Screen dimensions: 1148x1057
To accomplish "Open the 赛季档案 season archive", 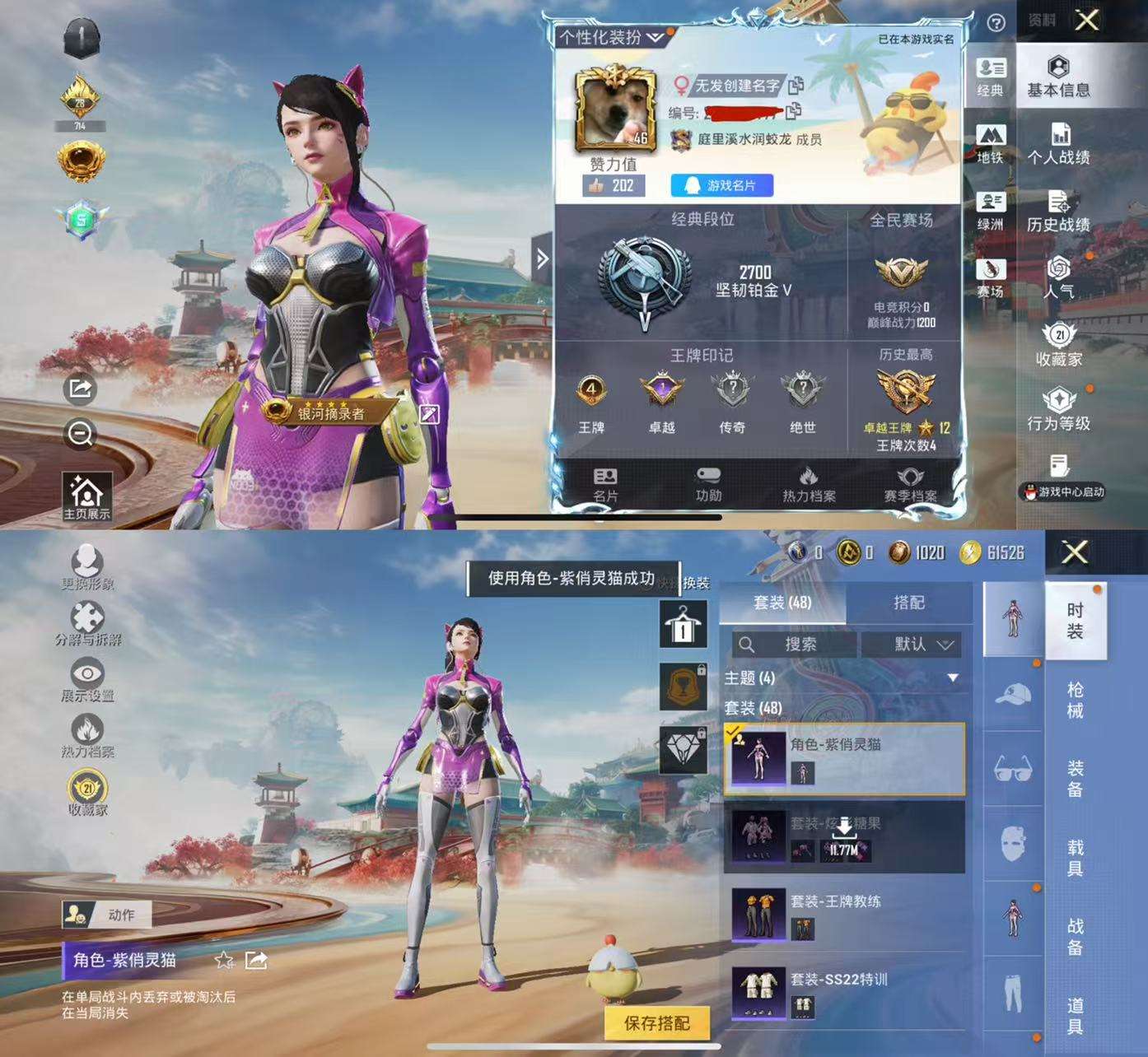I will coord(910,485).
